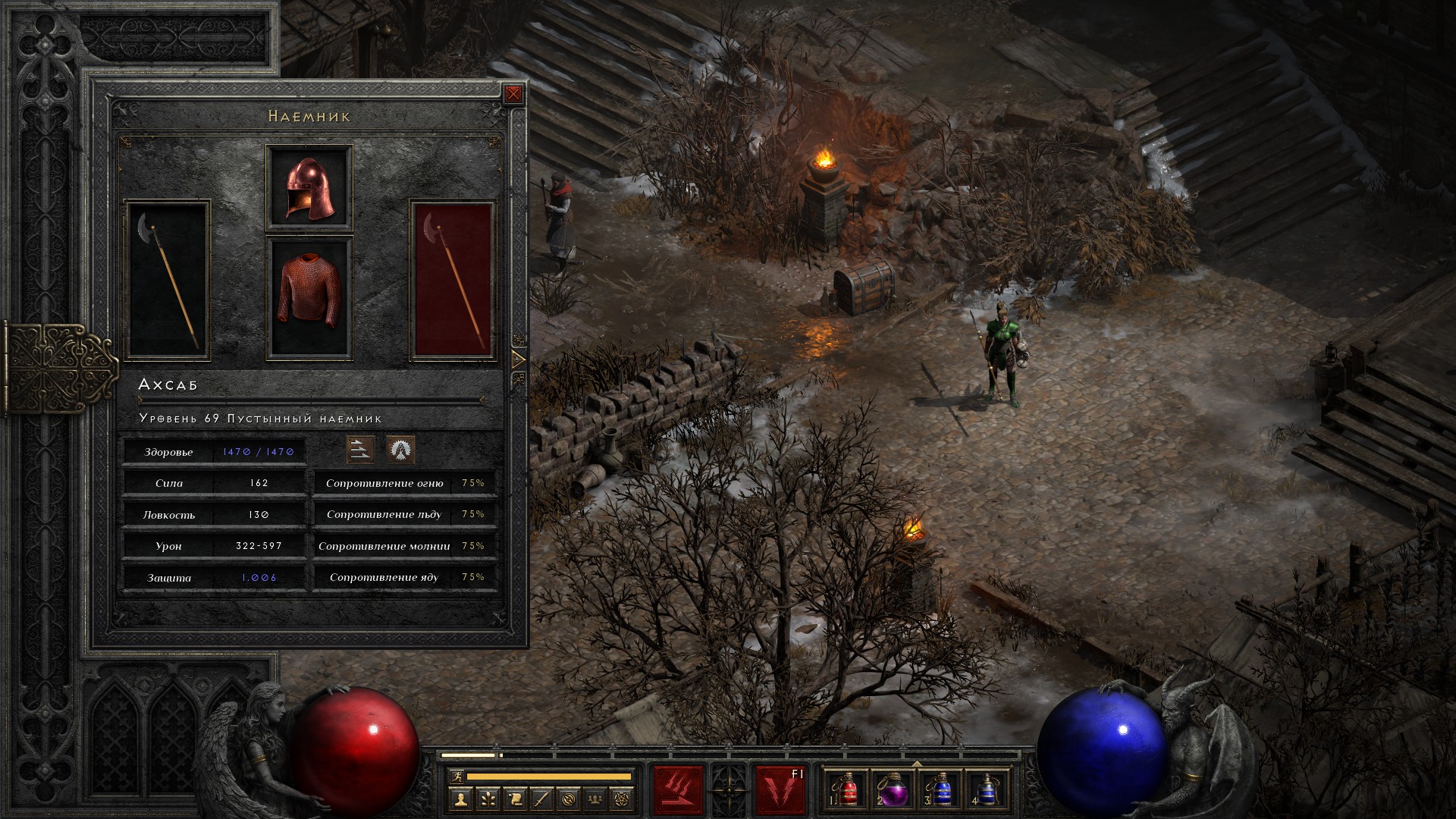Use the red health potion in belt slot 1
Screen dimensions: 1456x819
coord(848,789)
